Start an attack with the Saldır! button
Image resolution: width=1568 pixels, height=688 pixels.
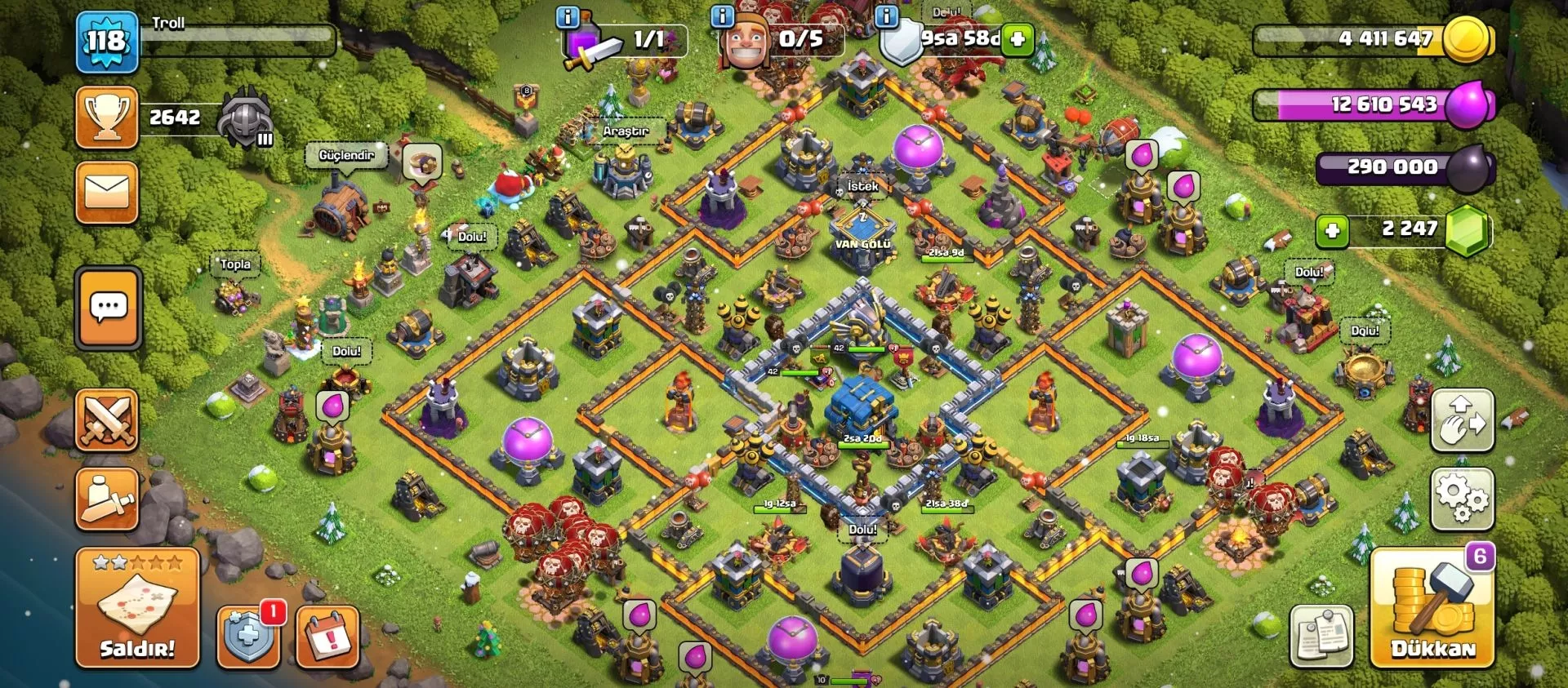[137, 609]
